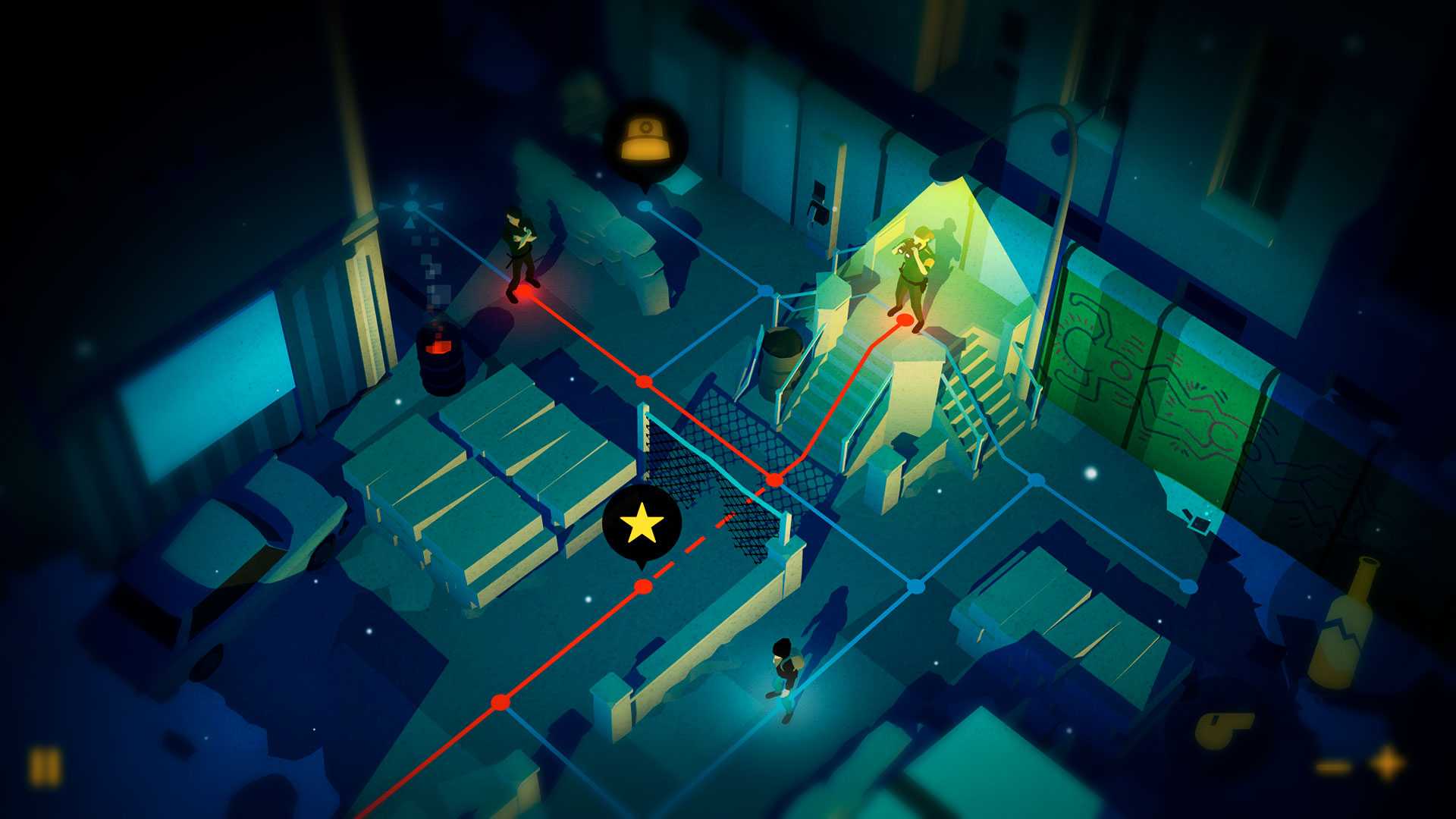
Task: Zoom out with the minus button
Action: [1334, 767]
